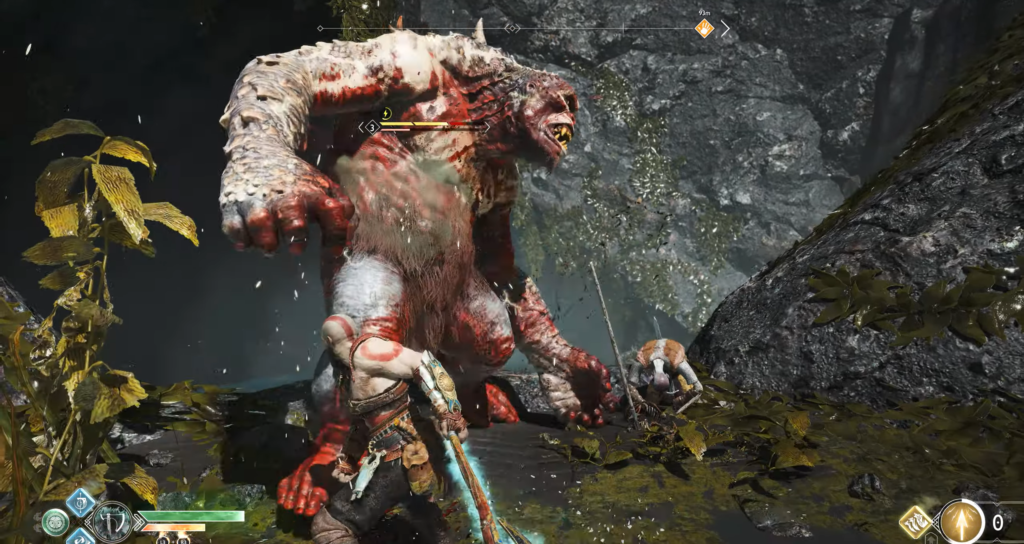1024x544 pixels.
Task: Activate the upper blue runic attack diamond
Action: pyautogui.click(x=80, y=501)
